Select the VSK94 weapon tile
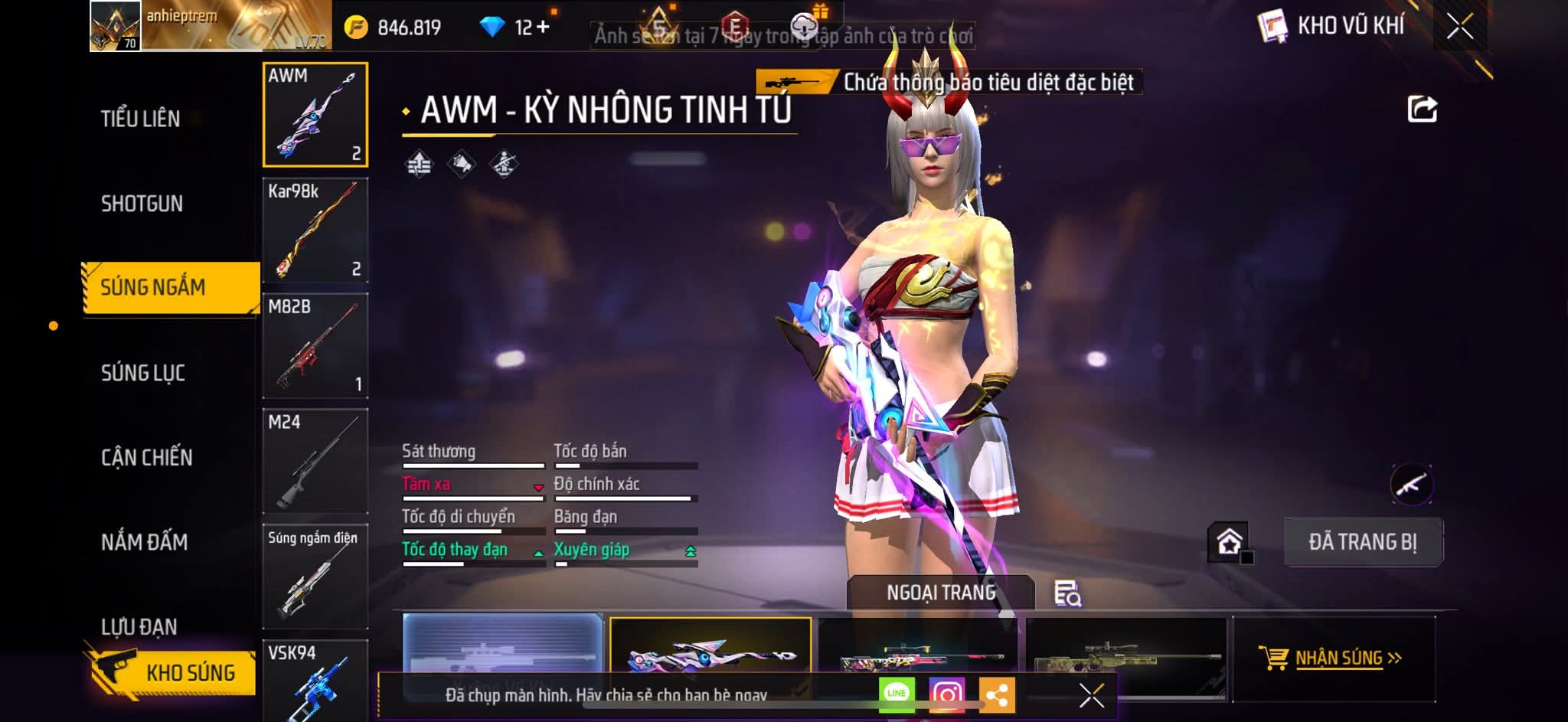The height and width of the screenshot is (722, 1568). click(x=315, y=680)
